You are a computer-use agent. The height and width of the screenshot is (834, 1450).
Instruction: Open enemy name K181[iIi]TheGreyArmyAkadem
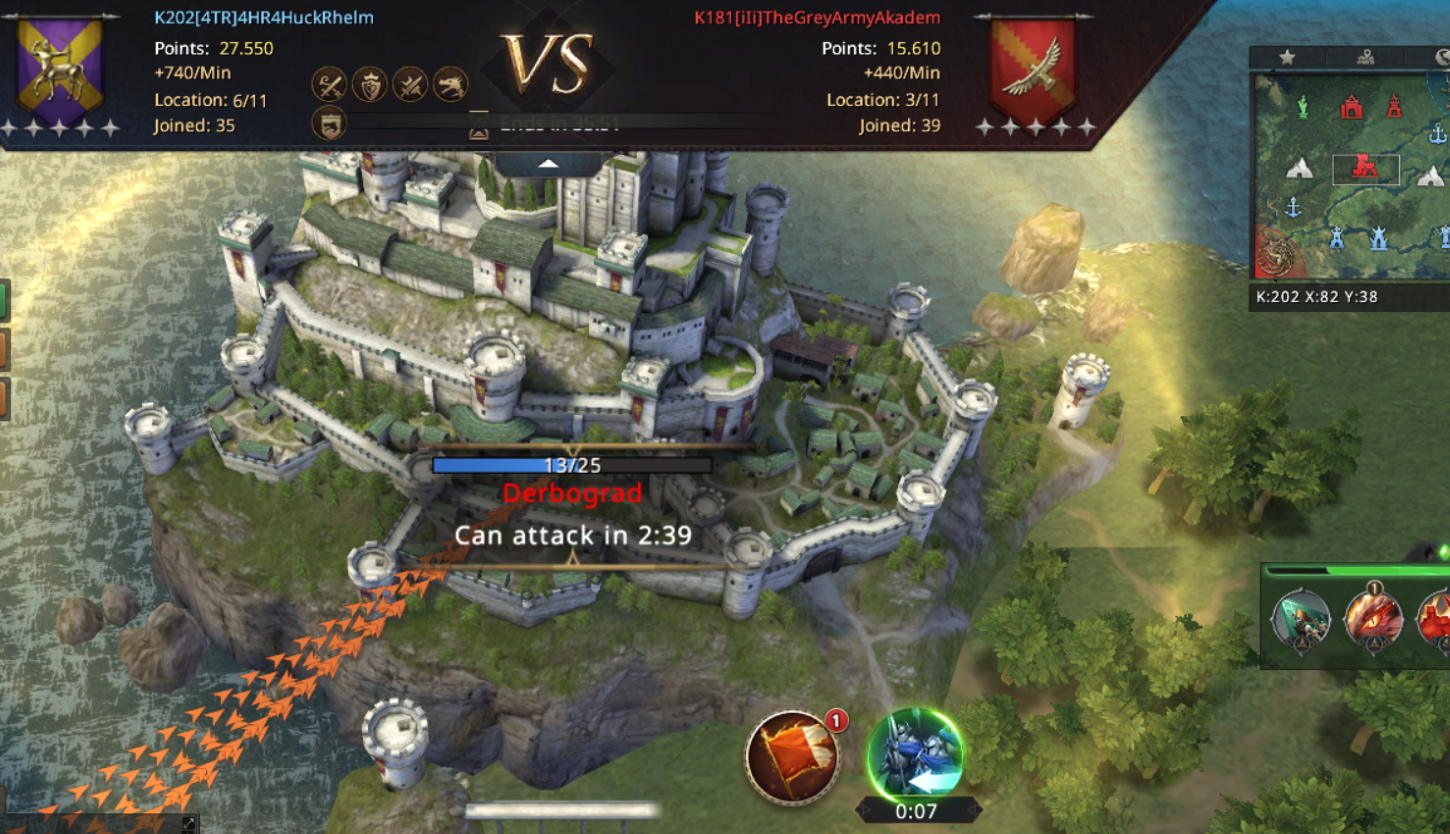tap(817, 18)
